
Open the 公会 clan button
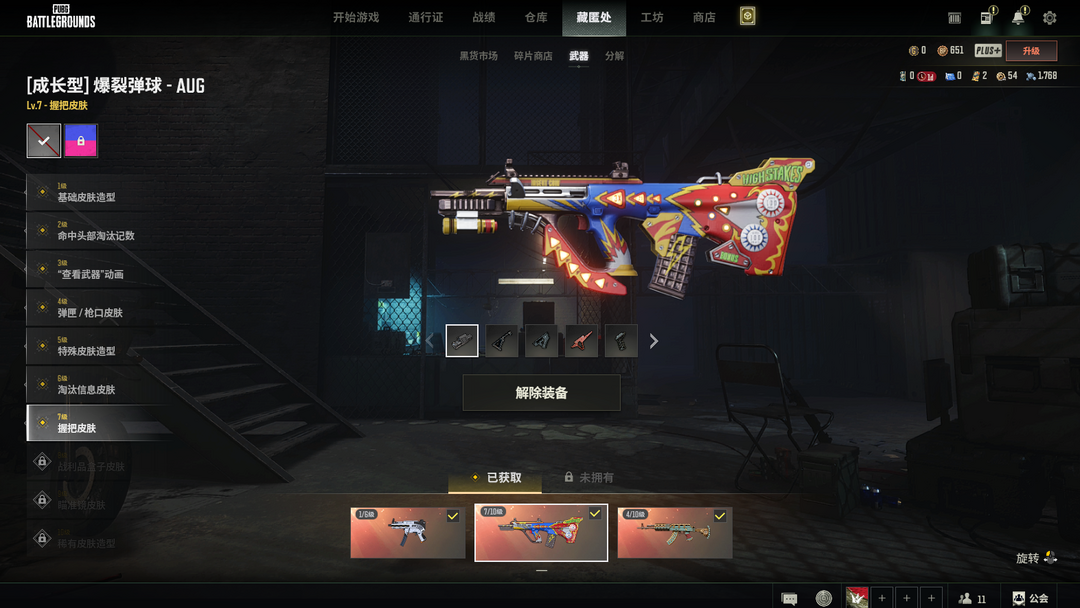click(1030, 598)
